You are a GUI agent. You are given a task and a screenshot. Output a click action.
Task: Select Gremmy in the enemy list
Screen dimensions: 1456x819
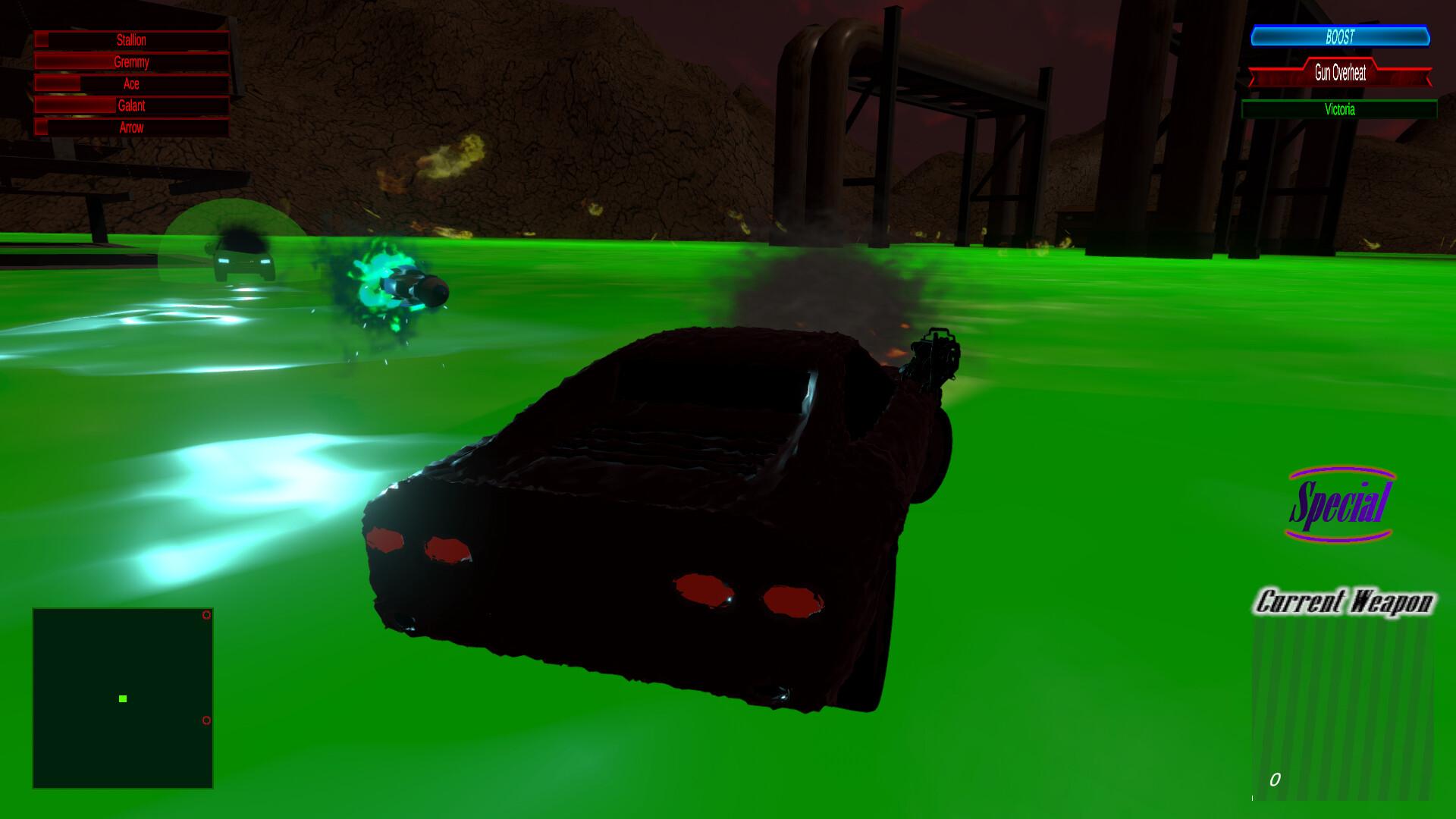pos(130,62)
